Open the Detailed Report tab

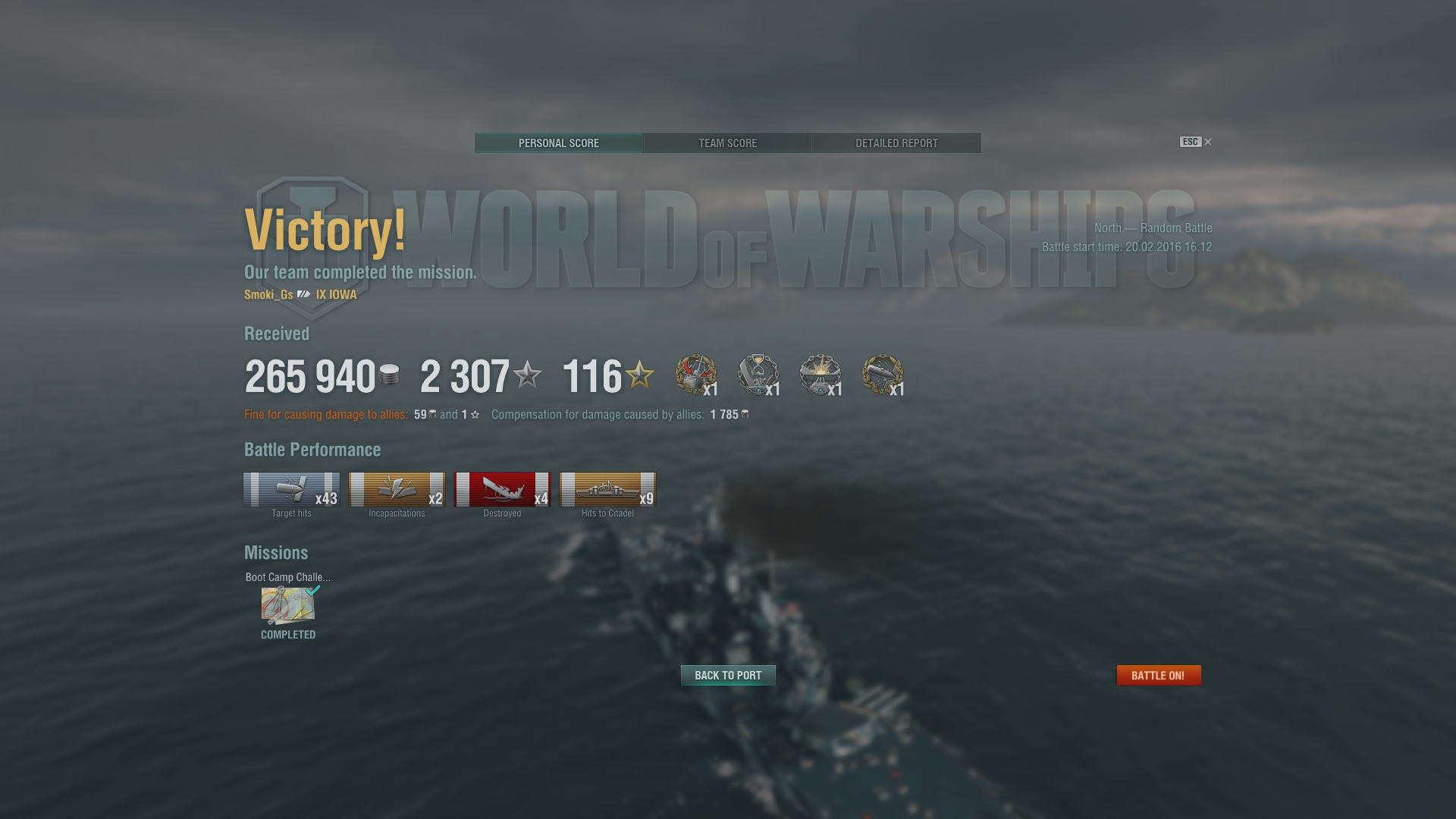click(896, 143)
